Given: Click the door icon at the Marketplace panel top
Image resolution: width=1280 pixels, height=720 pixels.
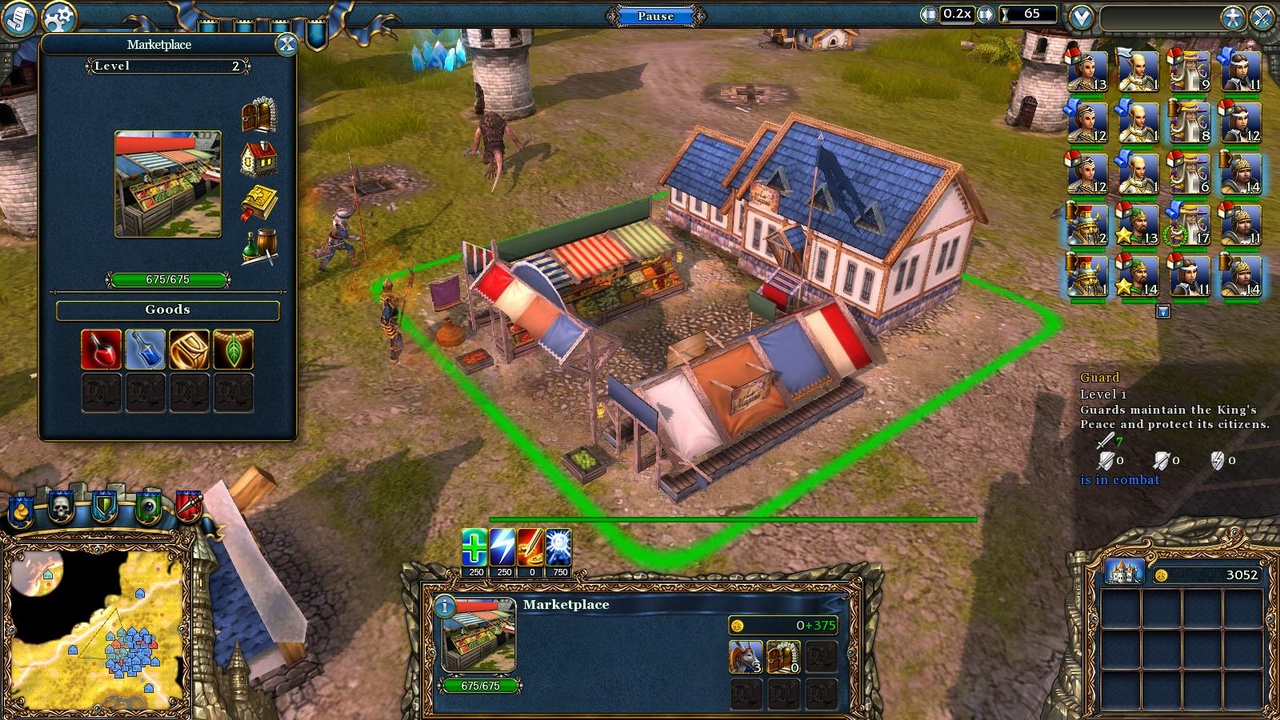Looking at the screenshot, I should coord(258,112).
